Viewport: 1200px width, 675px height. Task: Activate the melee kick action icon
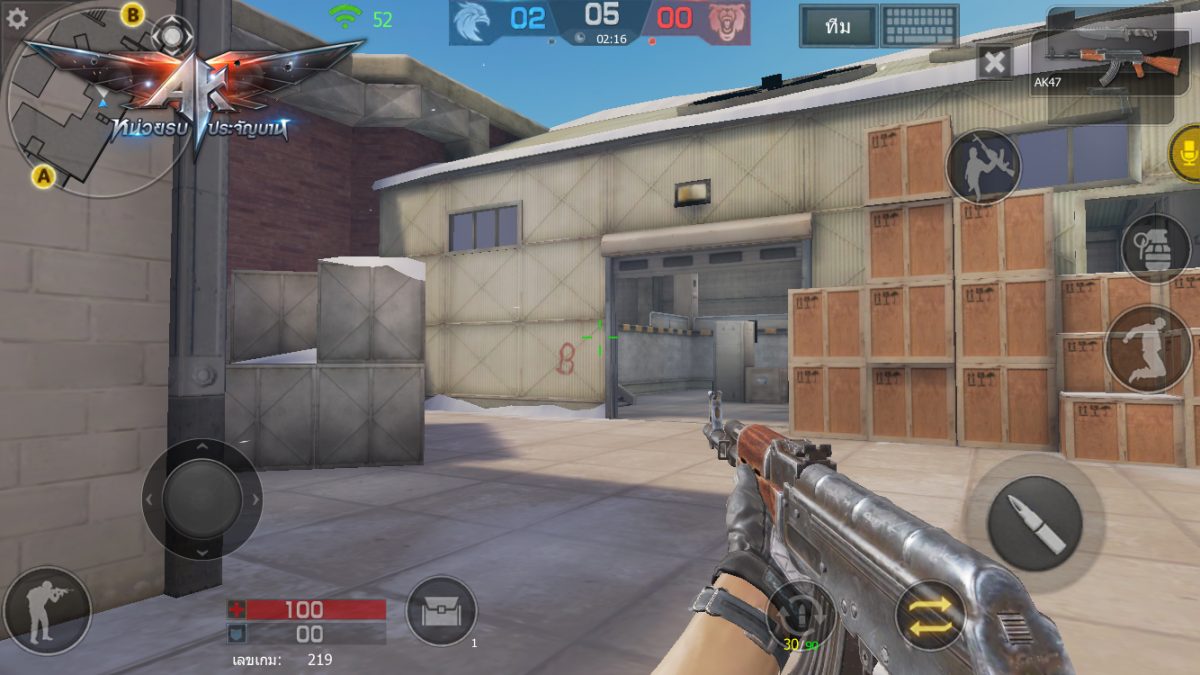[983, 166]
